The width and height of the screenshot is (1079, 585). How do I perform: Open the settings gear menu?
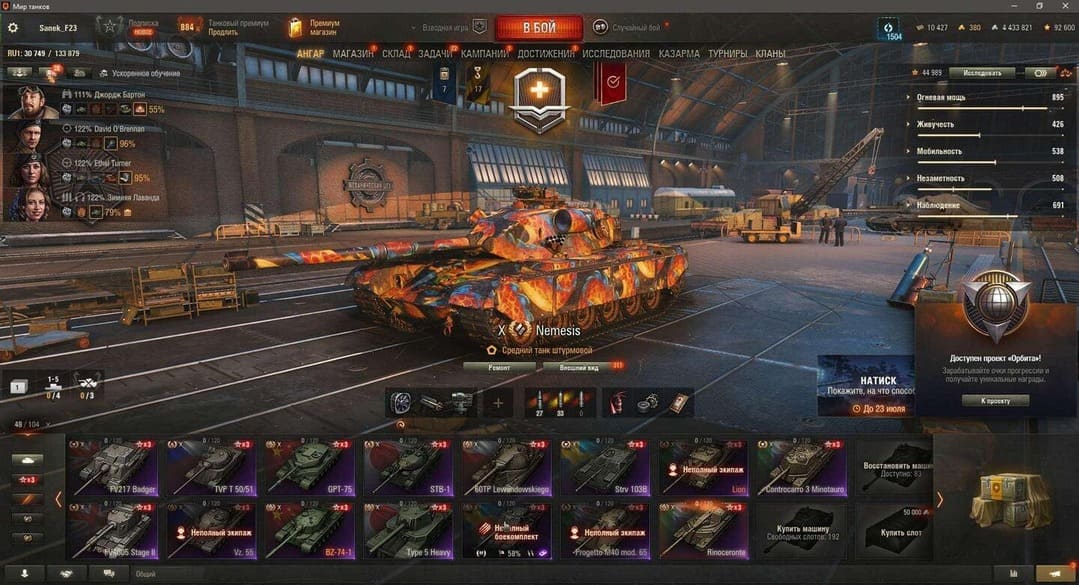click(13, 27)
